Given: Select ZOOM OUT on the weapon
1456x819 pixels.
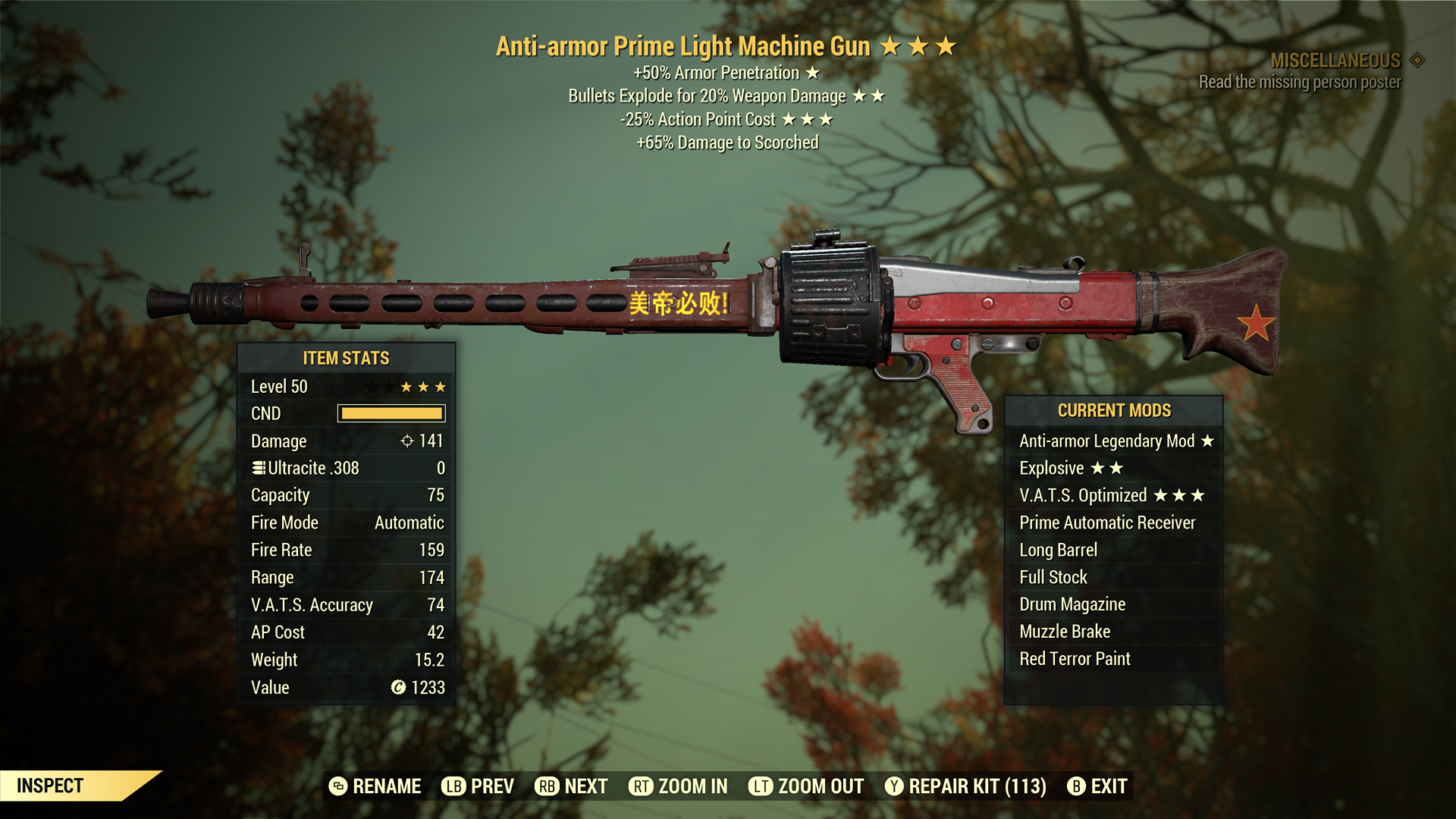Looking at the screenshot, I should coord(806,786).
